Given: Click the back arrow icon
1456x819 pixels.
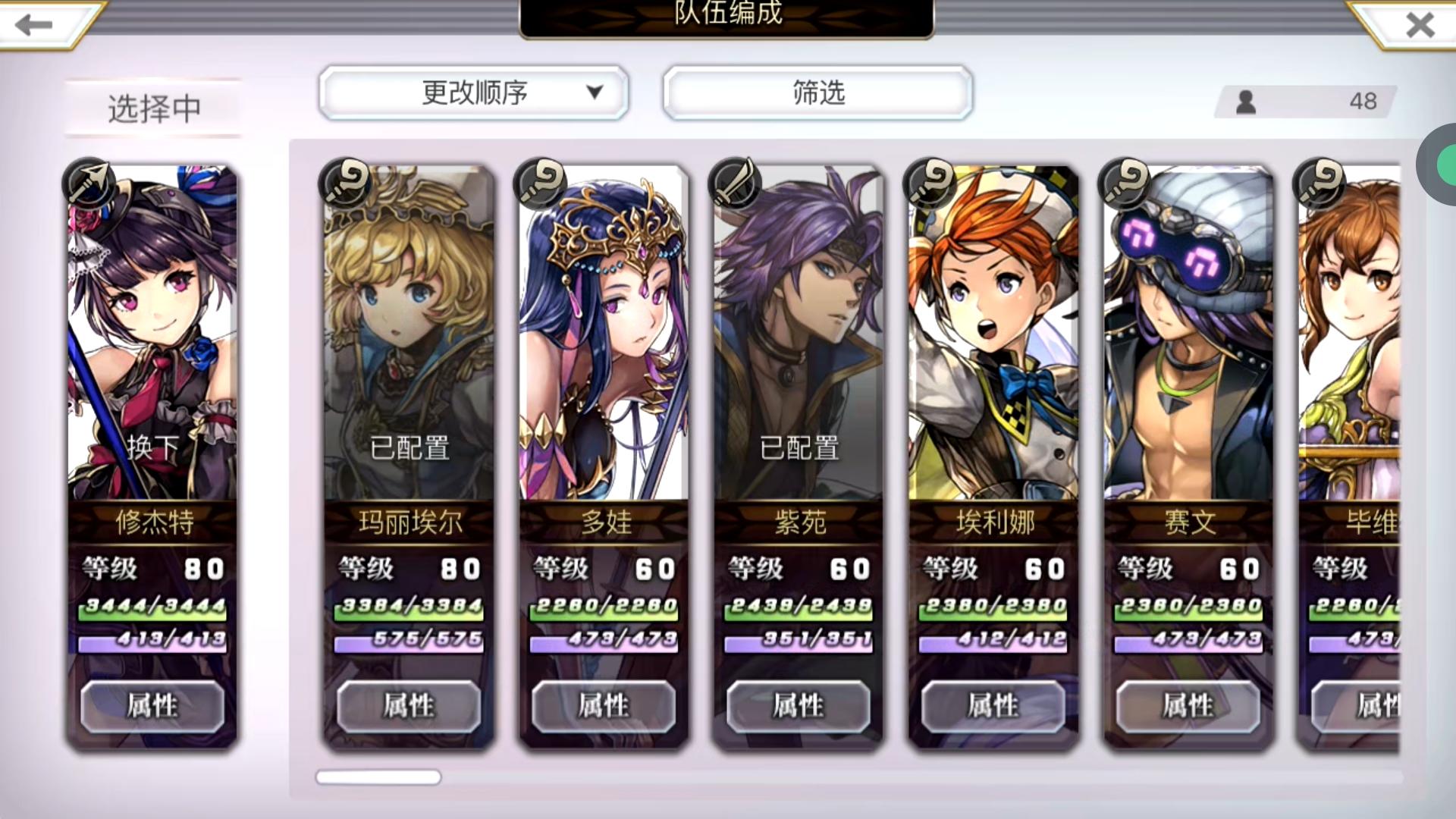Looking at the screenshot, I should 32,25.
